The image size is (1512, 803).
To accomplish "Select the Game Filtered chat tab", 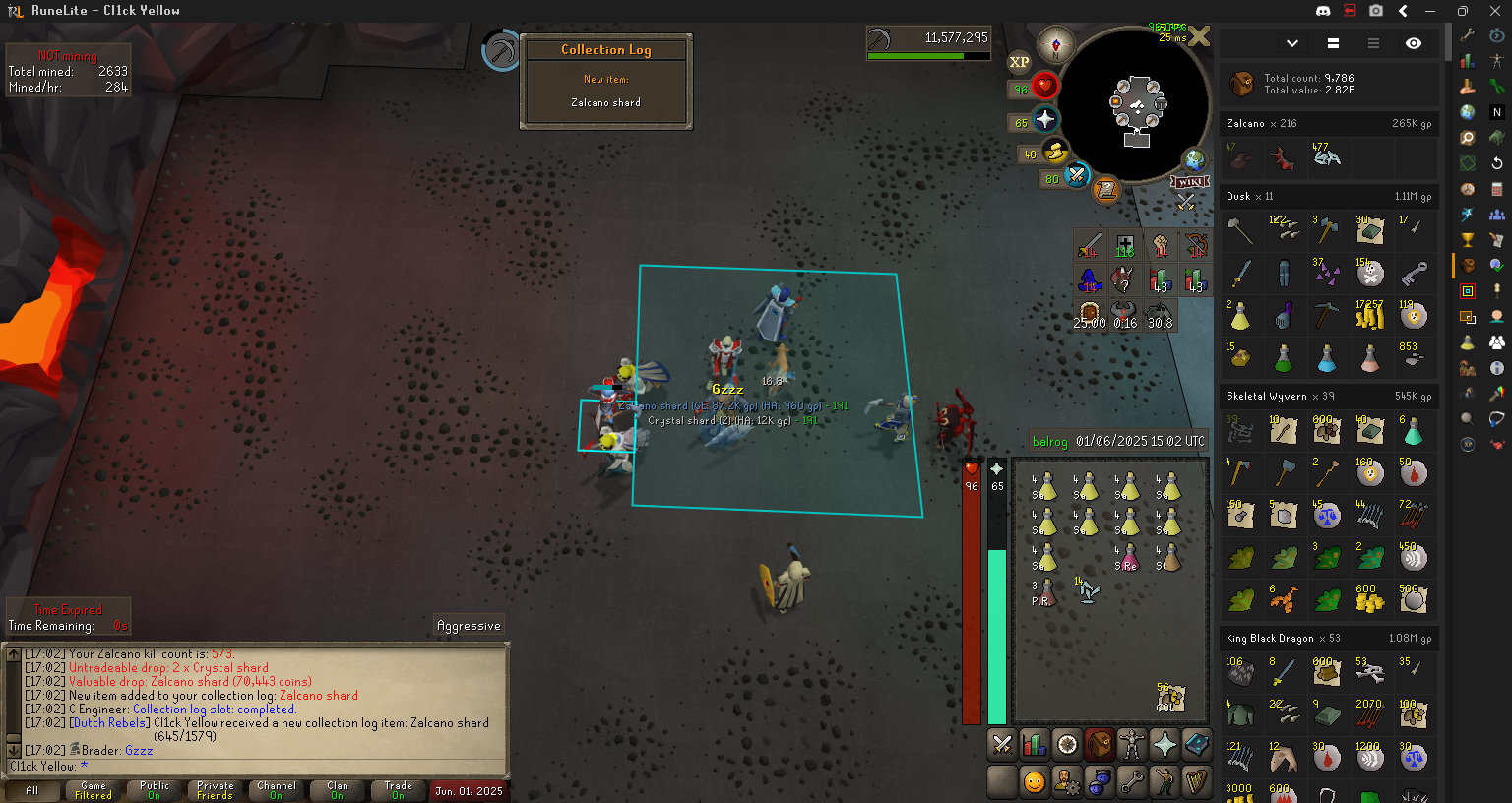I will [x=94, y=790].
